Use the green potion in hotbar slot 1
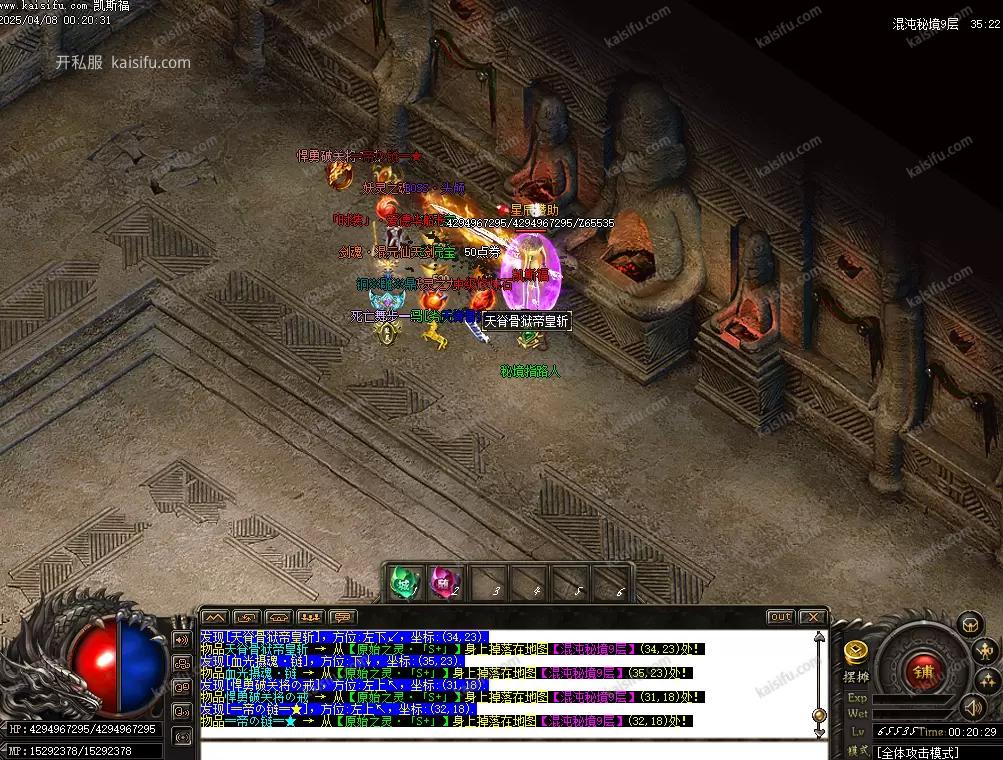Image resolution: width=1003 pixels, height=760 pixels. [403, 582]
